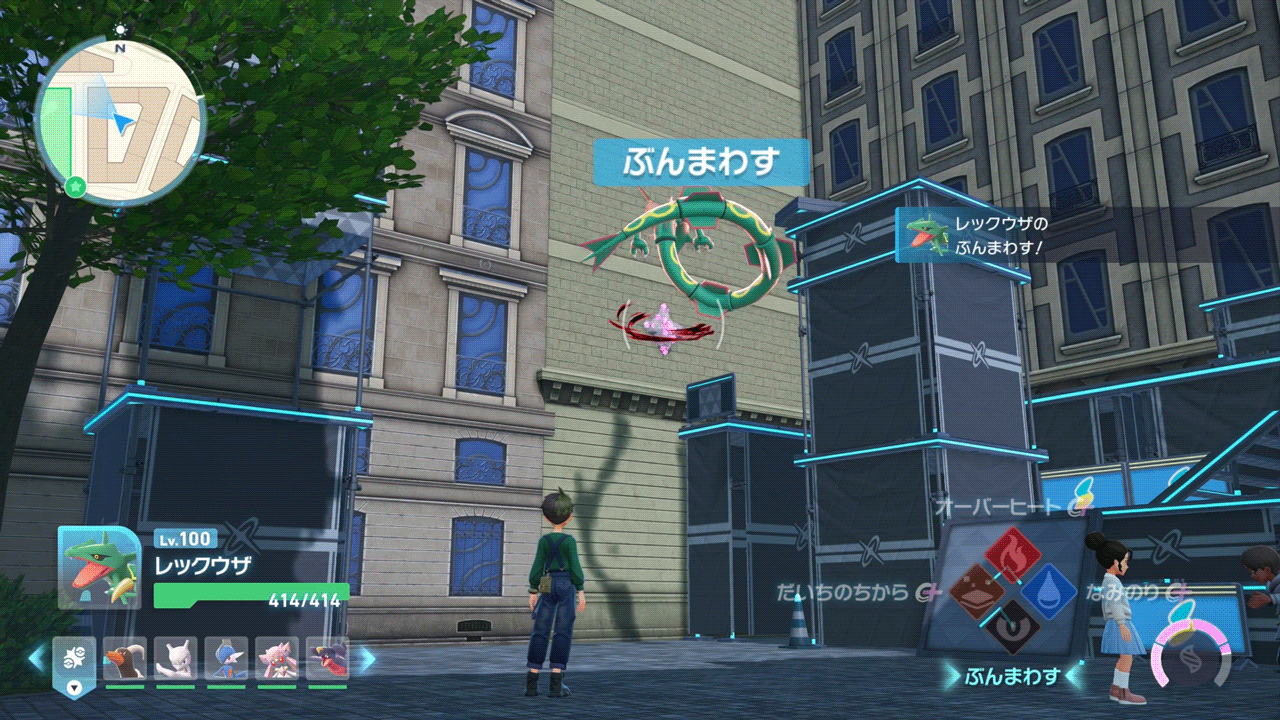Select the dark move Brutal Swing icon

pyautogui.click(x=1012, y=626)
